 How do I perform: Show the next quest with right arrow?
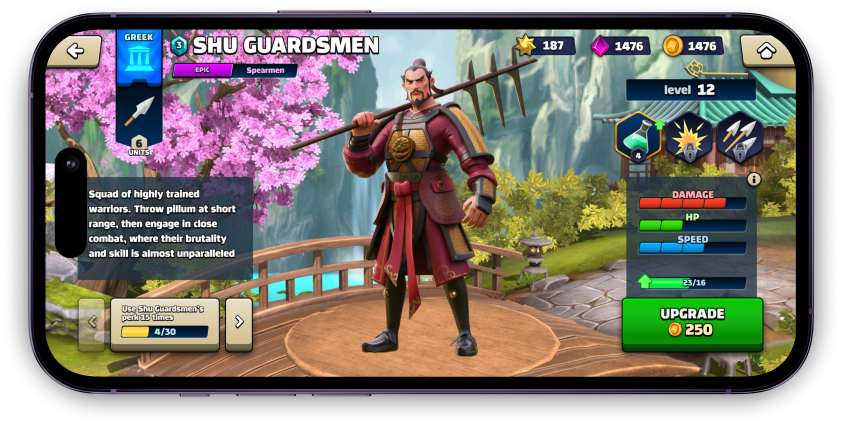click(239, 322)
